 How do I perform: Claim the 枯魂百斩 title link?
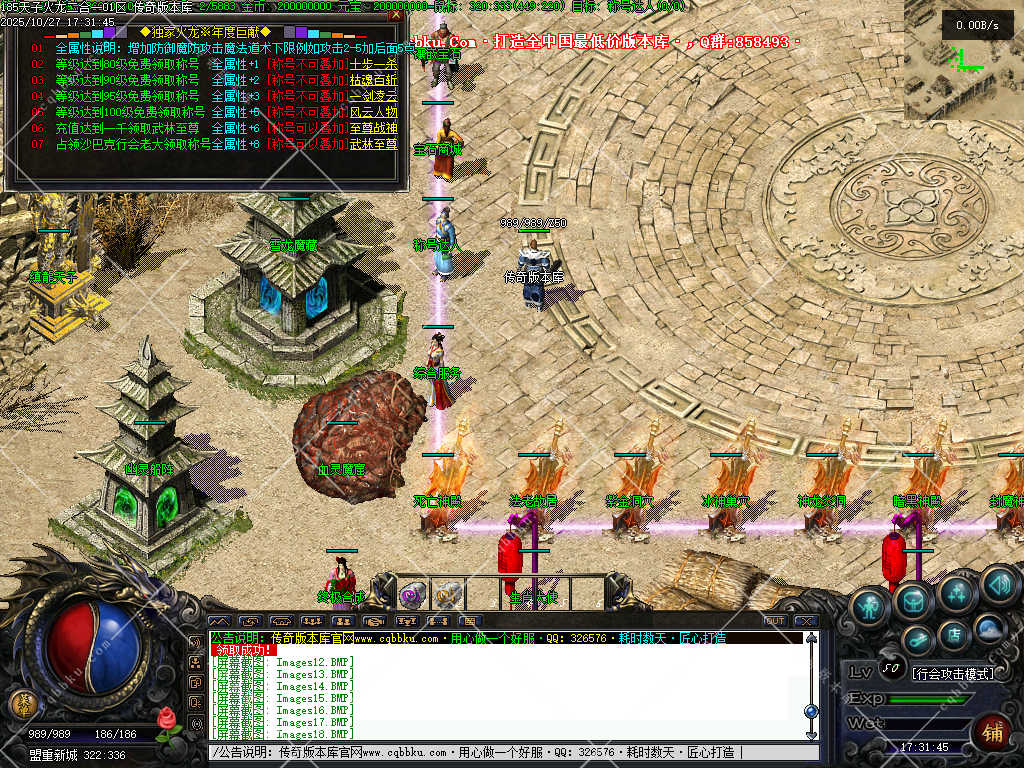373,80
